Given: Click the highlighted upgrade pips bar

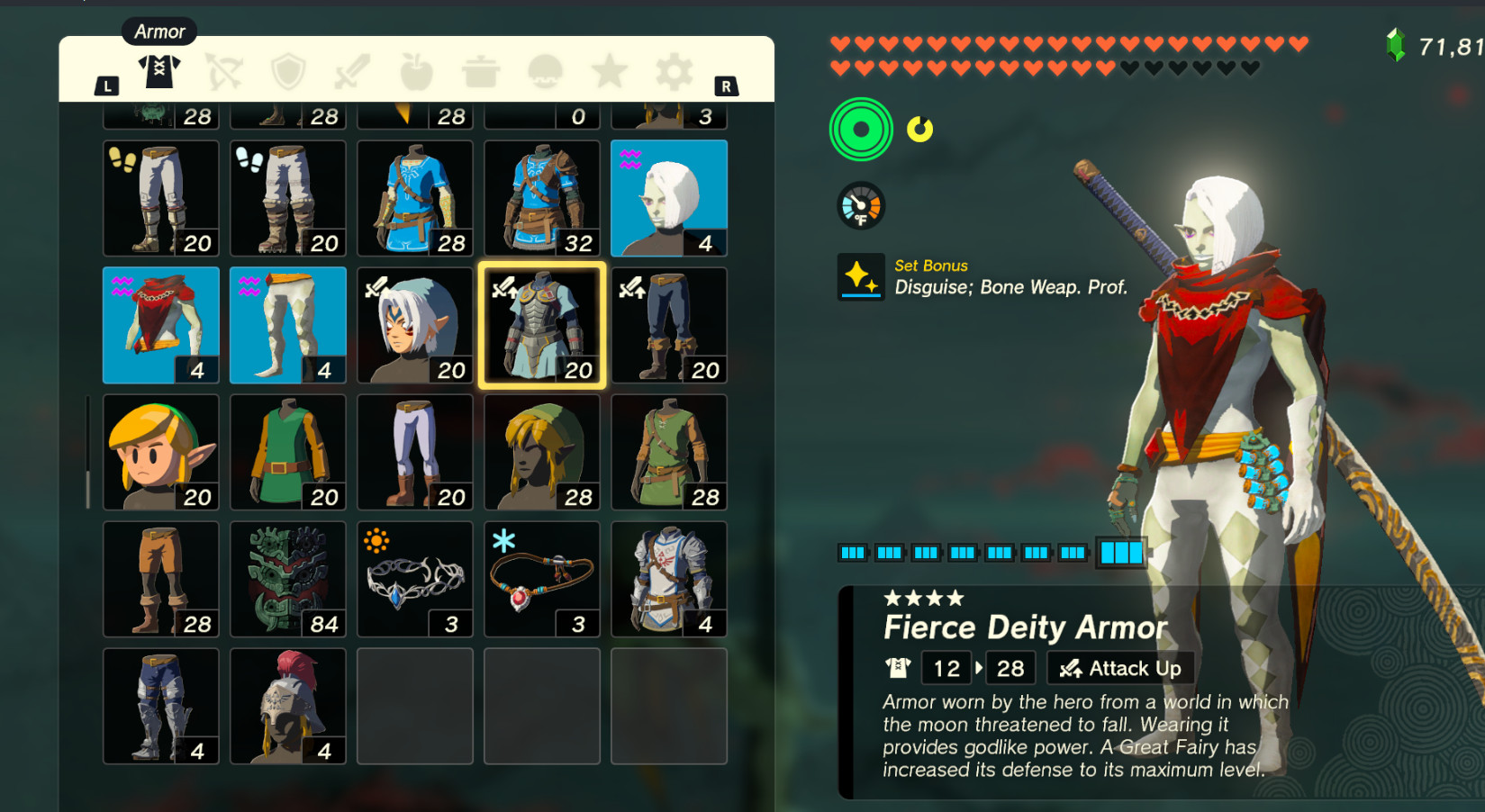Looking at the screenshot, I should tap(1119, 552).
